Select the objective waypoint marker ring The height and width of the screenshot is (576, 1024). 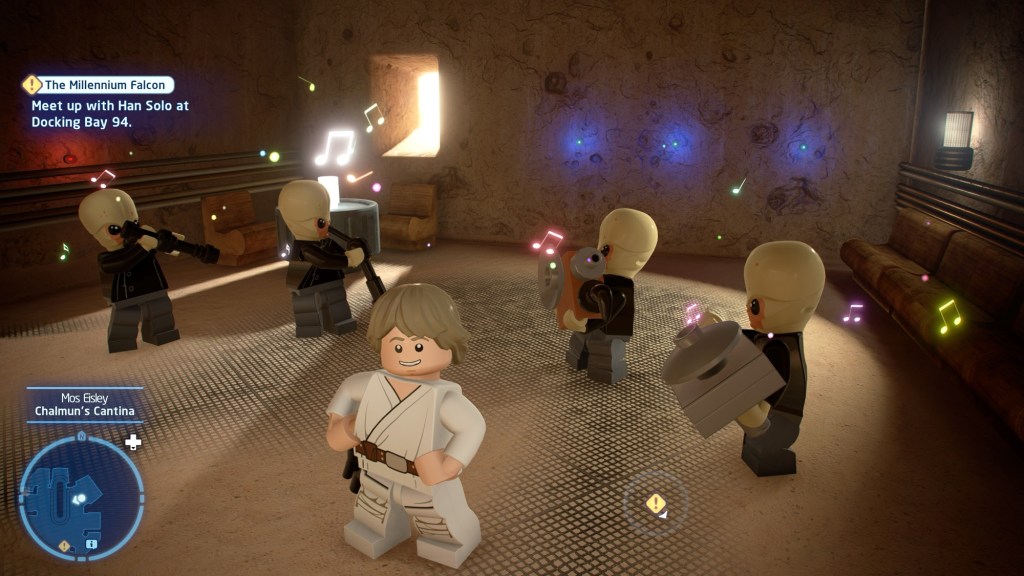[x=656, y=503]
